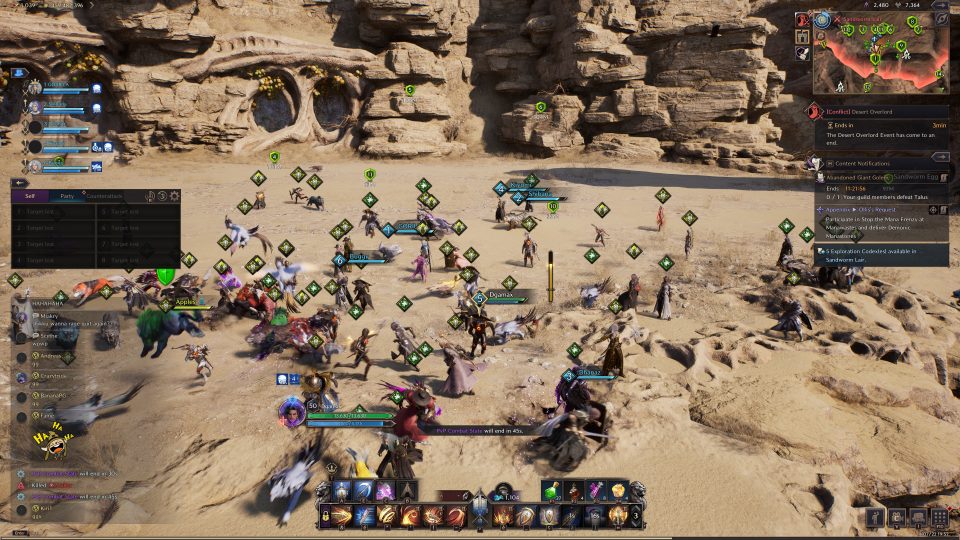Switch hotbar page with the number 3 button
This screenshot has width=960, height=540.
[637, 515]
